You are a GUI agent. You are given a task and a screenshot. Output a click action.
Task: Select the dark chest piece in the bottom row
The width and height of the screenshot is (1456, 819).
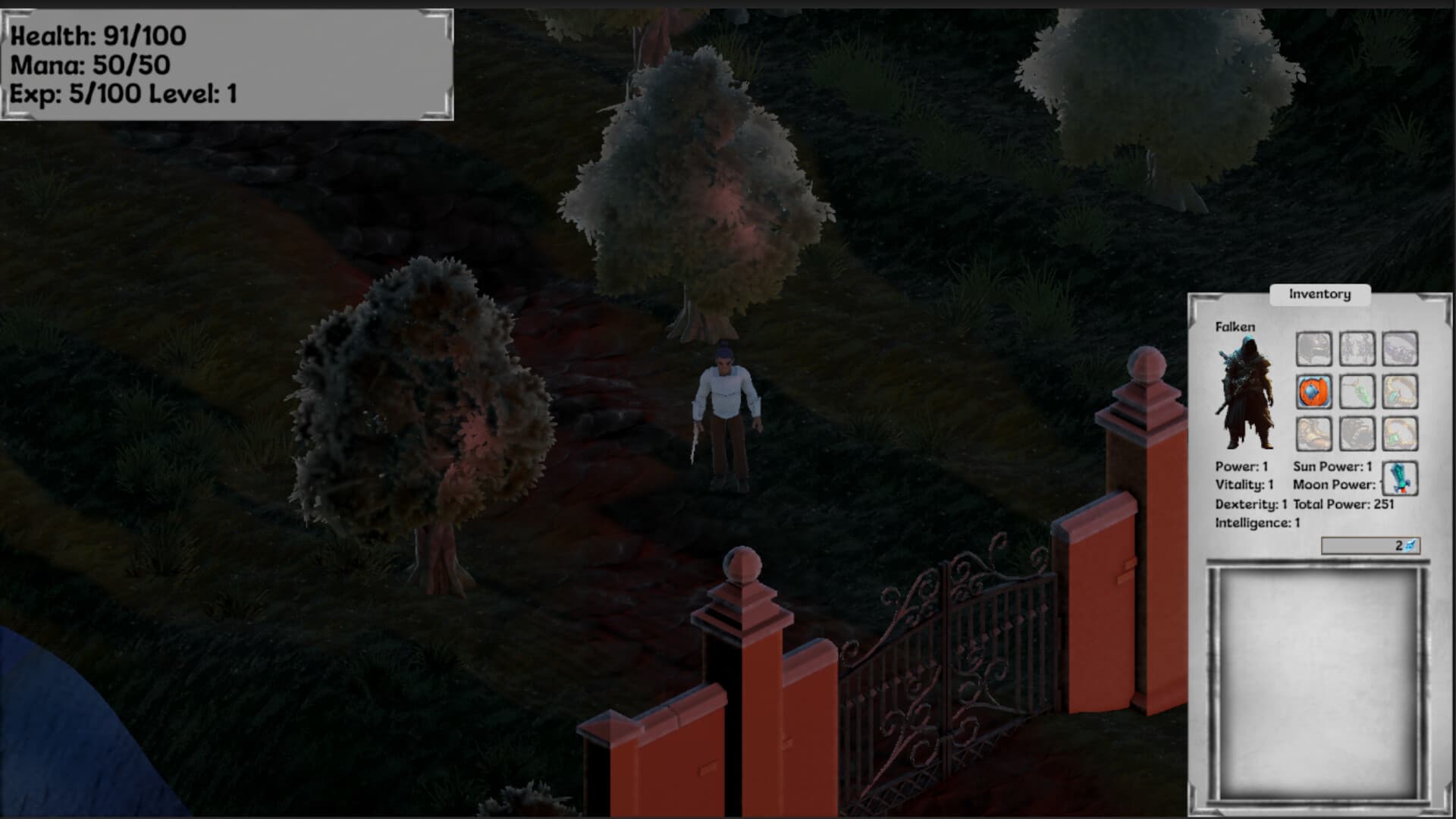click(x=1357, y=432)
